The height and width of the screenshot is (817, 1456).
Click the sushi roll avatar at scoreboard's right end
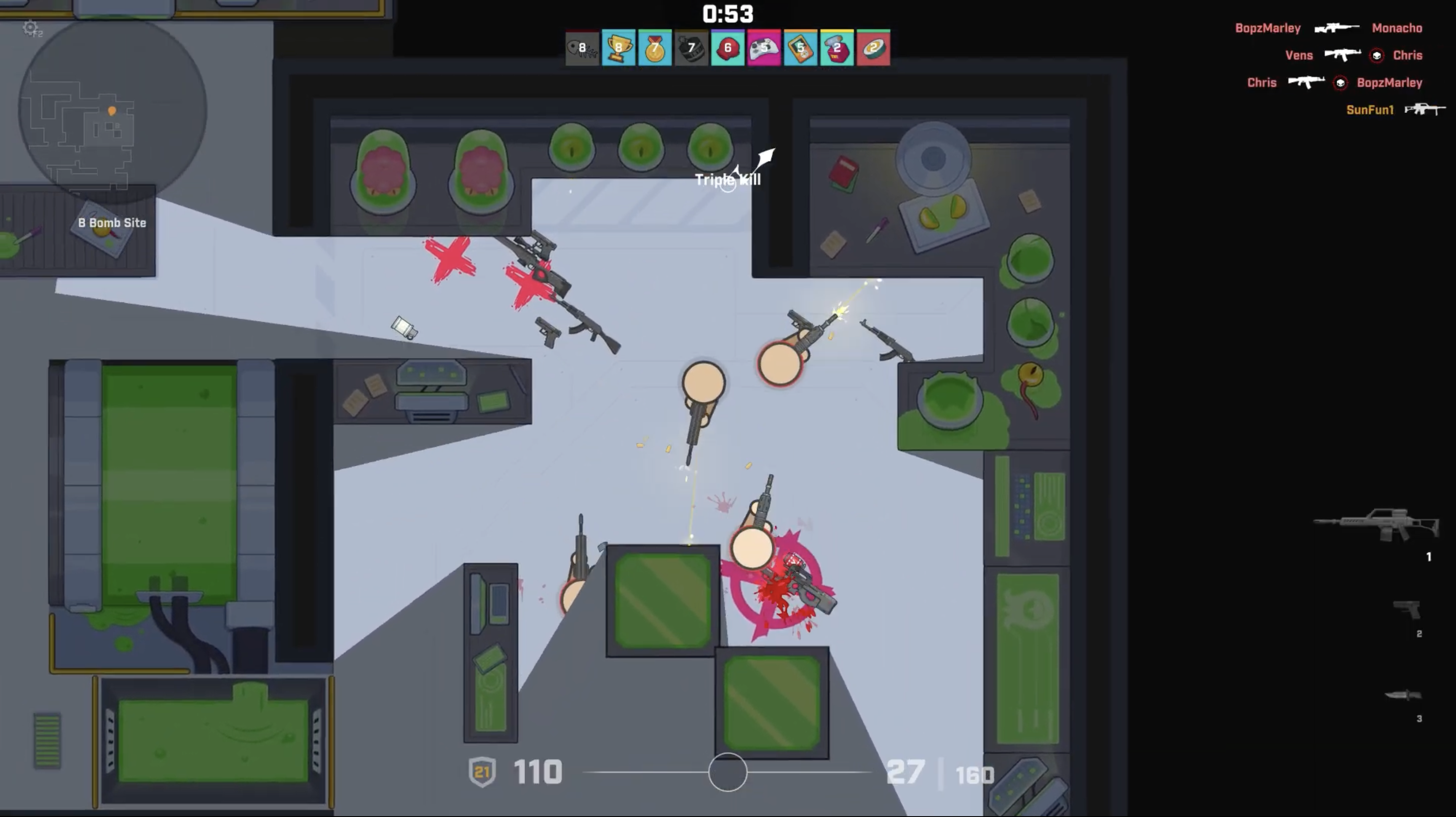[873, 48]
